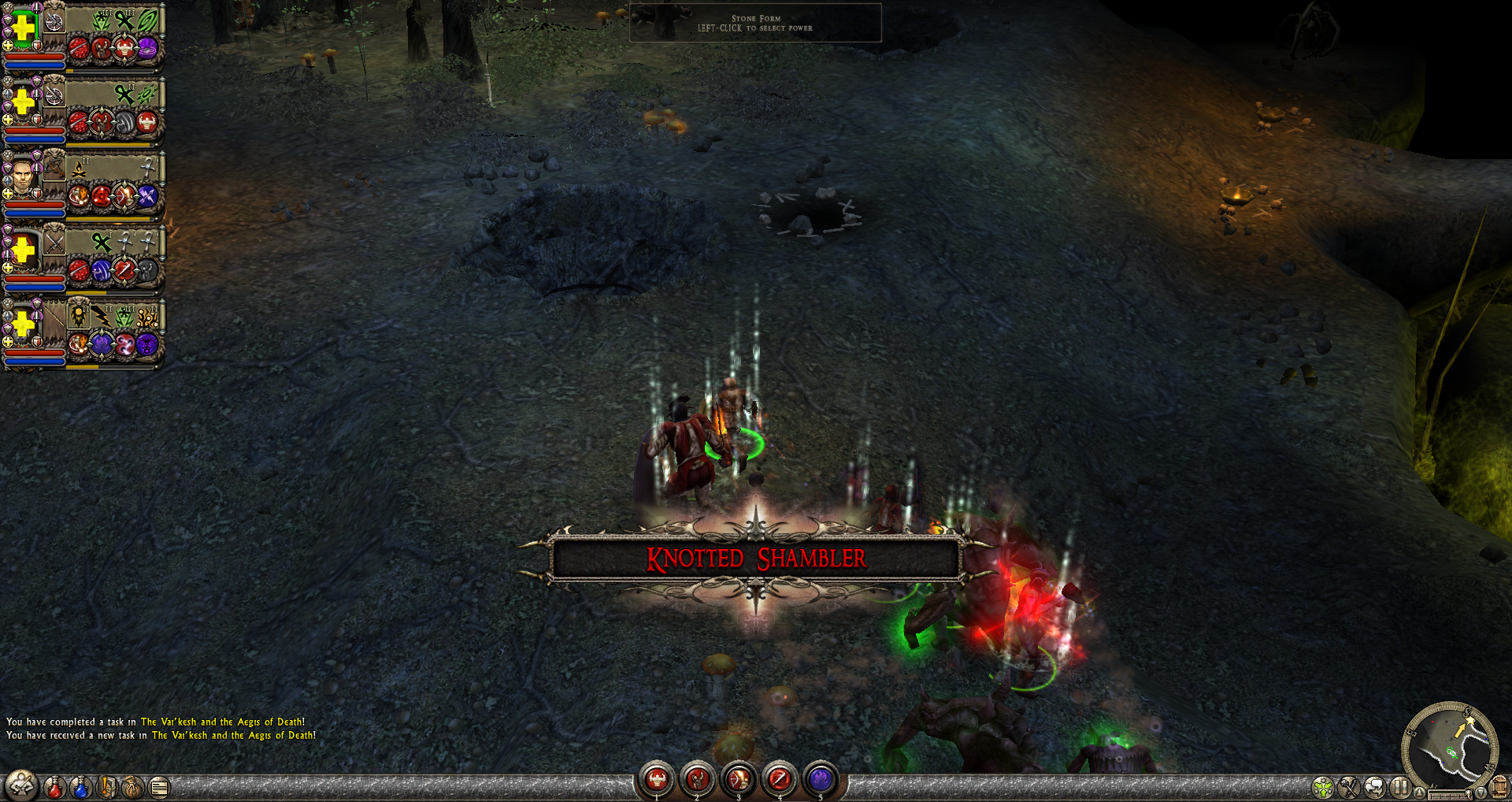The image size is (1512, 802).
Task: Click the wooden door menu button
Action: pyautogui.click(x=1499, y=787)
